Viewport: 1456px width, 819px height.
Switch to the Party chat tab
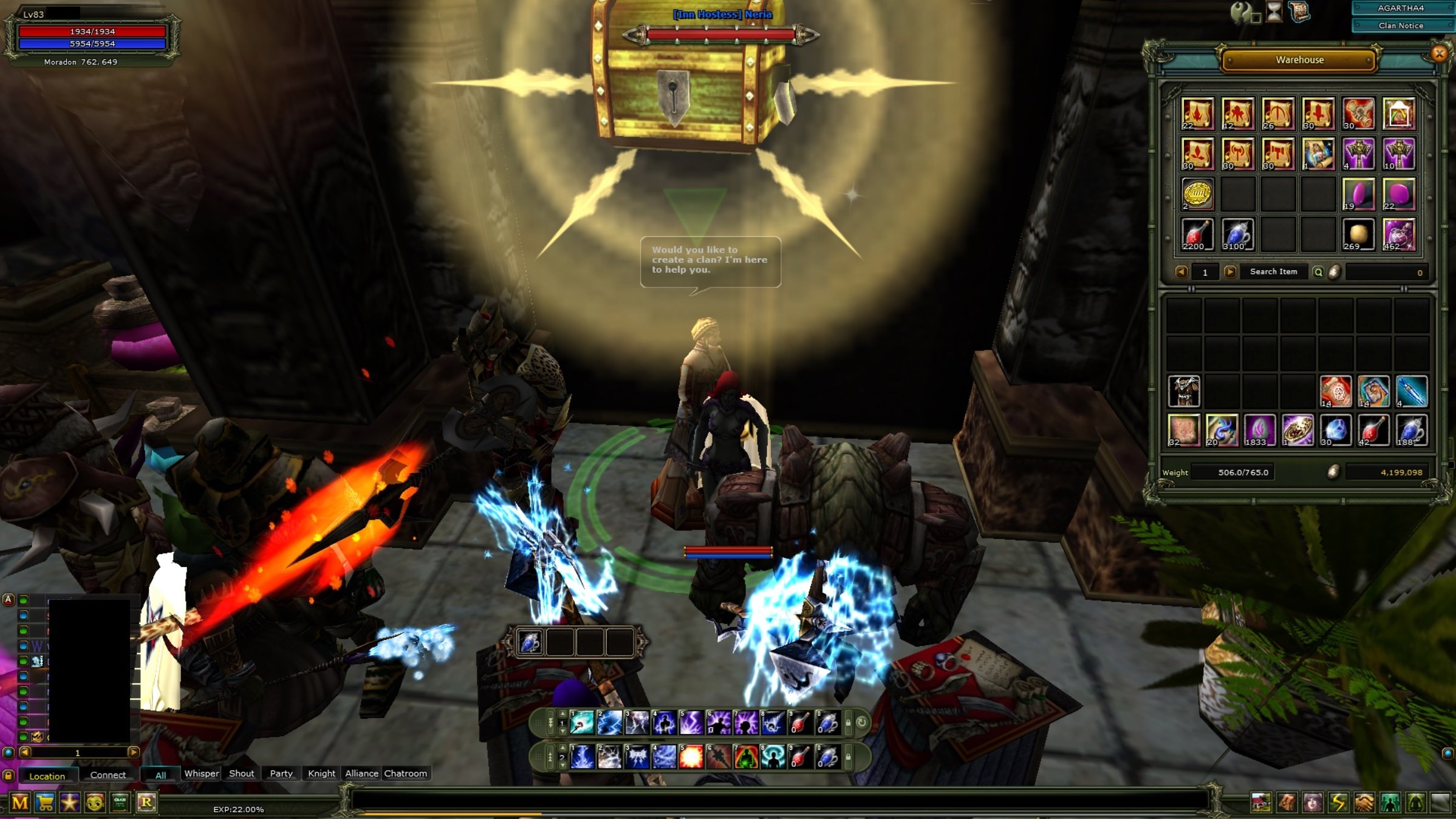coord(280,773)
